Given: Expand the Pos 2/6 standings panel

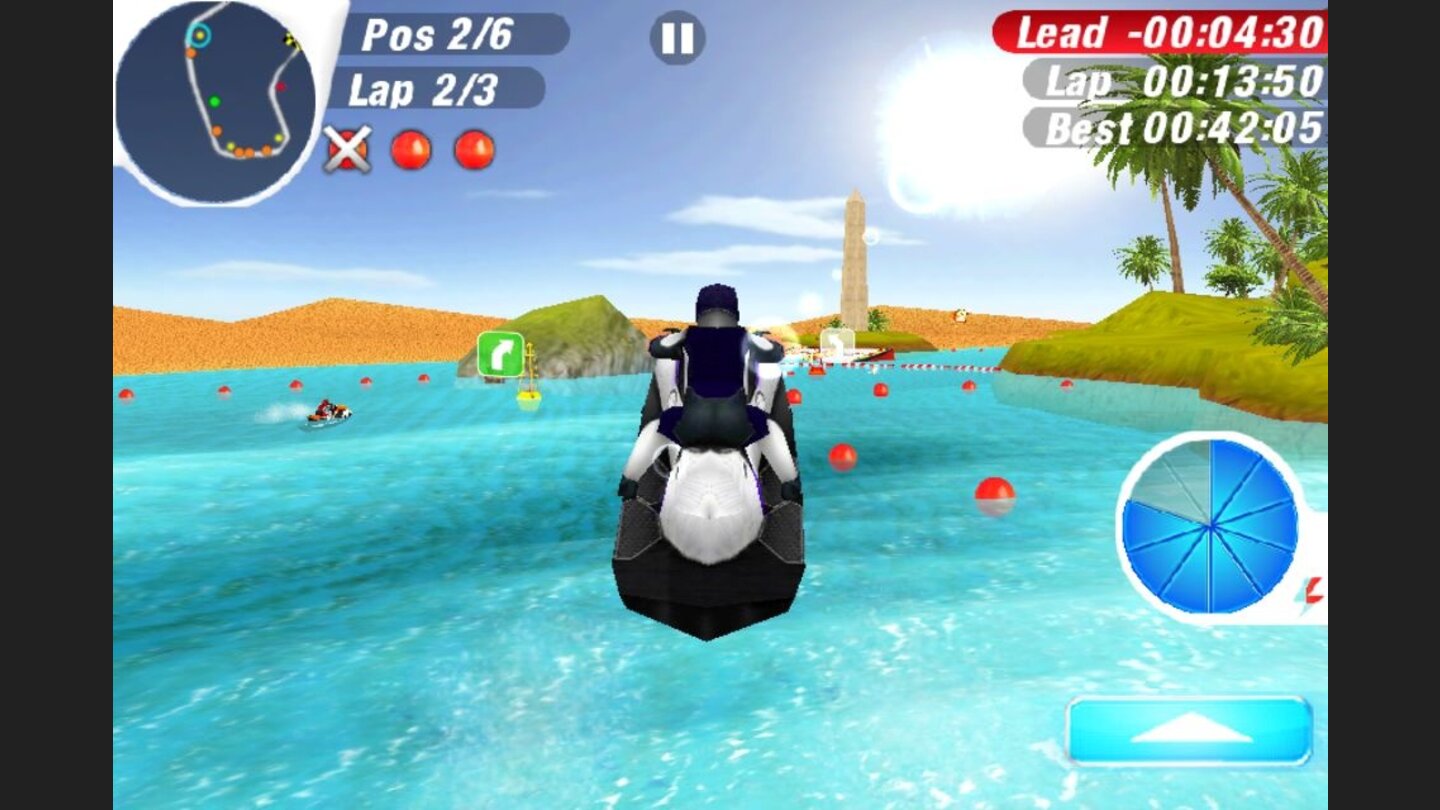Looking at the screenshot, I should pos(440,36).
